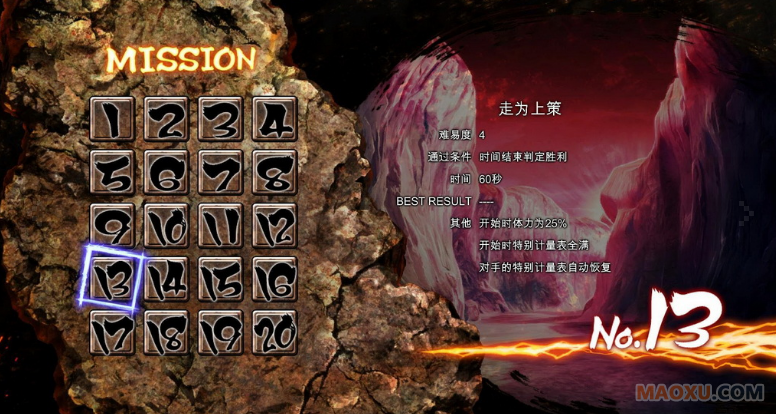Choose mission 10 tile

coord(167,227)
